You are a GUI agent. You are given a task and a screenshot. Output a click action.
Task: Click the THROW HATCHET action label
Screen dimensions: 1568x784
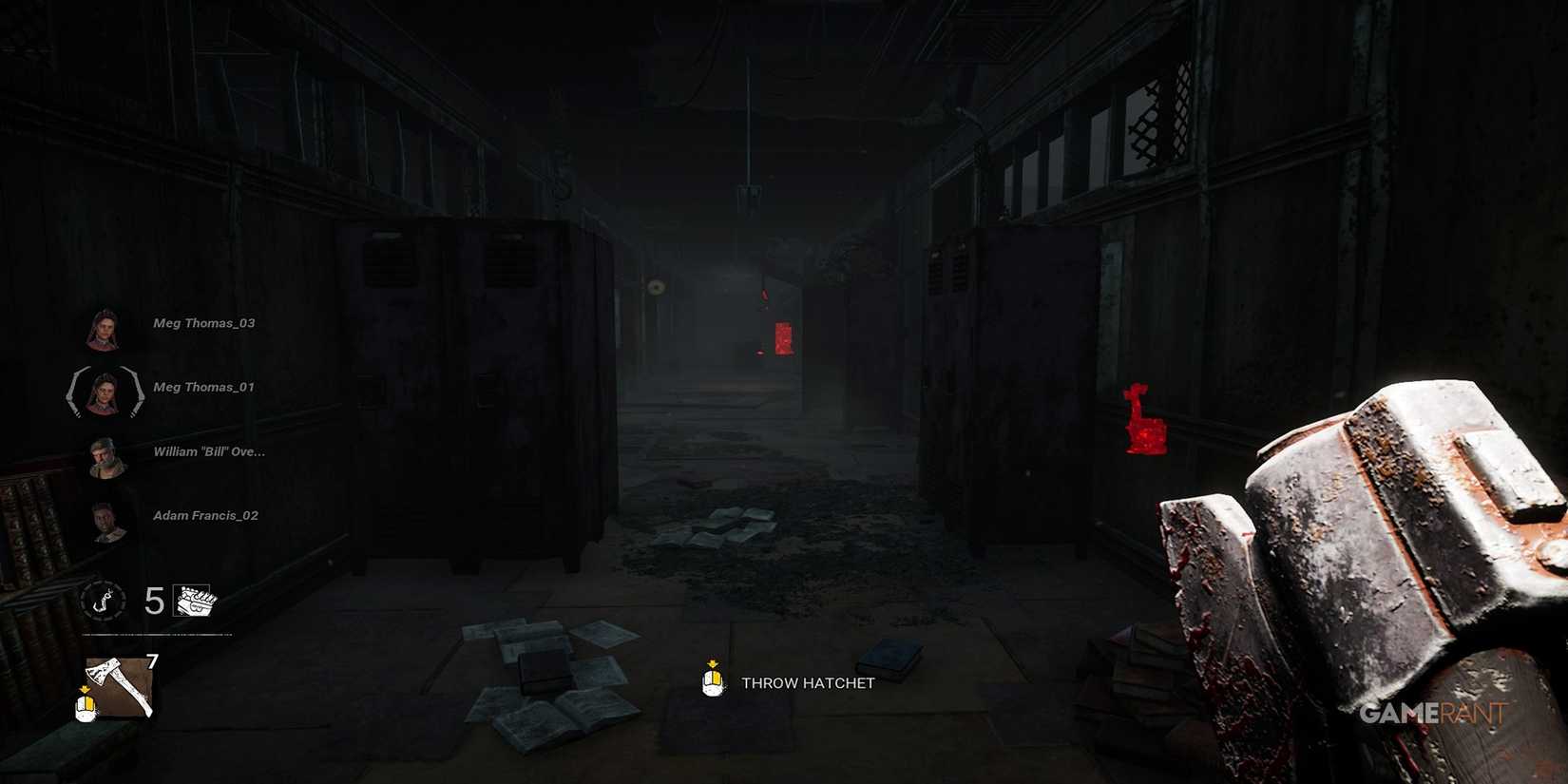(806, 682)
